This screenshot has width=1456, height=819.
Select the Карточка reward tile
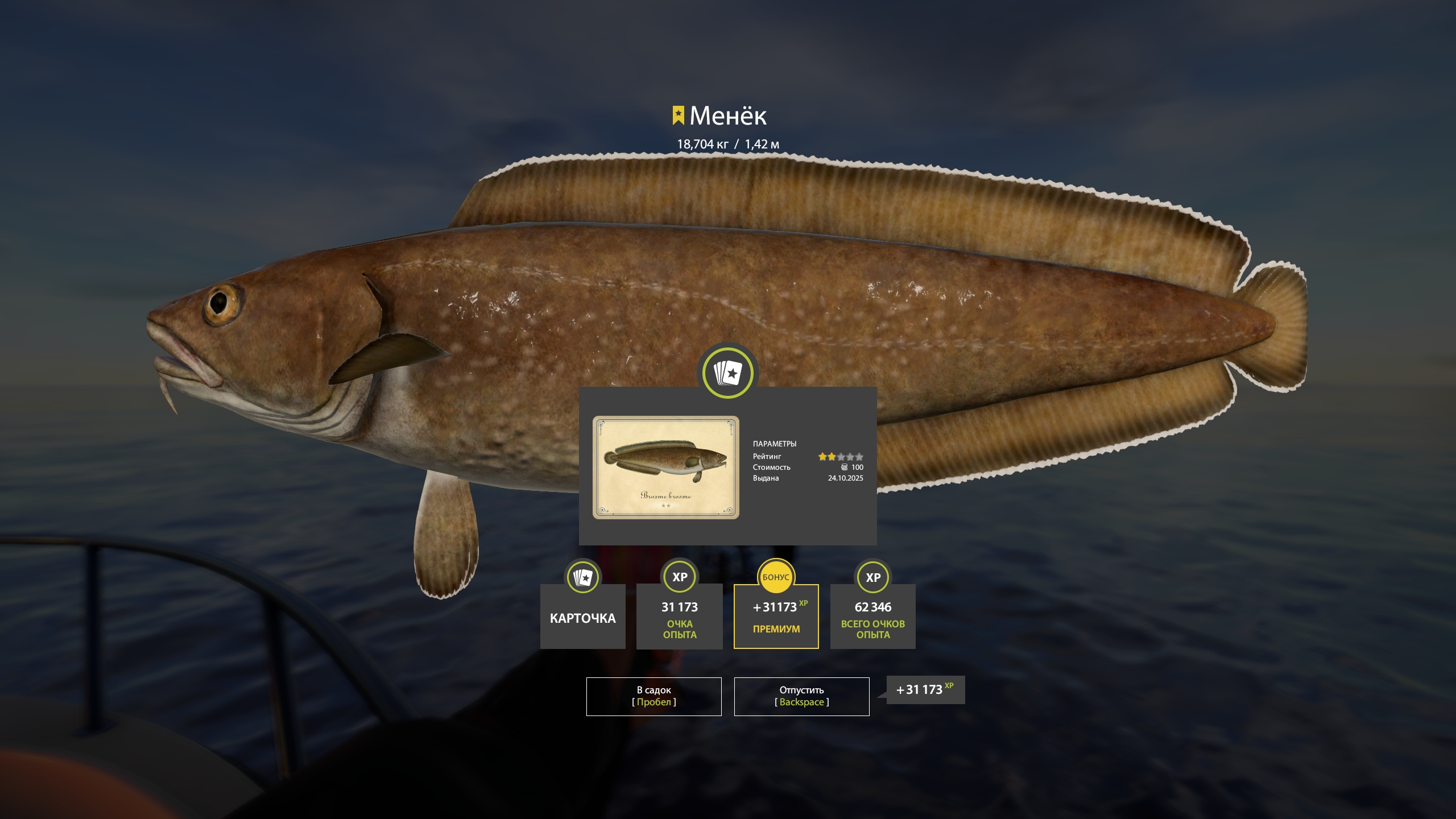point(582,617)
